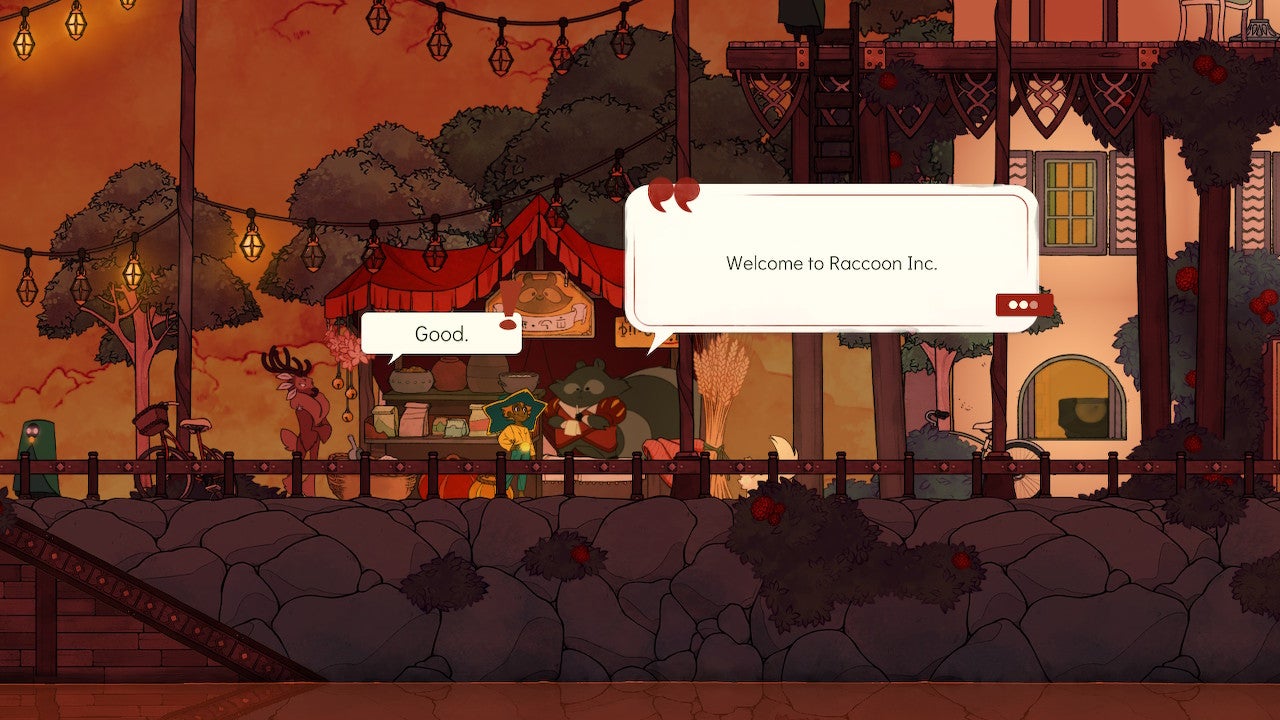The height and width of the screenshot is (720, 1280).
Task: Click the Welcome to Raccoon Inc. text
Action: pyautogui.click(x=830, y=264)
